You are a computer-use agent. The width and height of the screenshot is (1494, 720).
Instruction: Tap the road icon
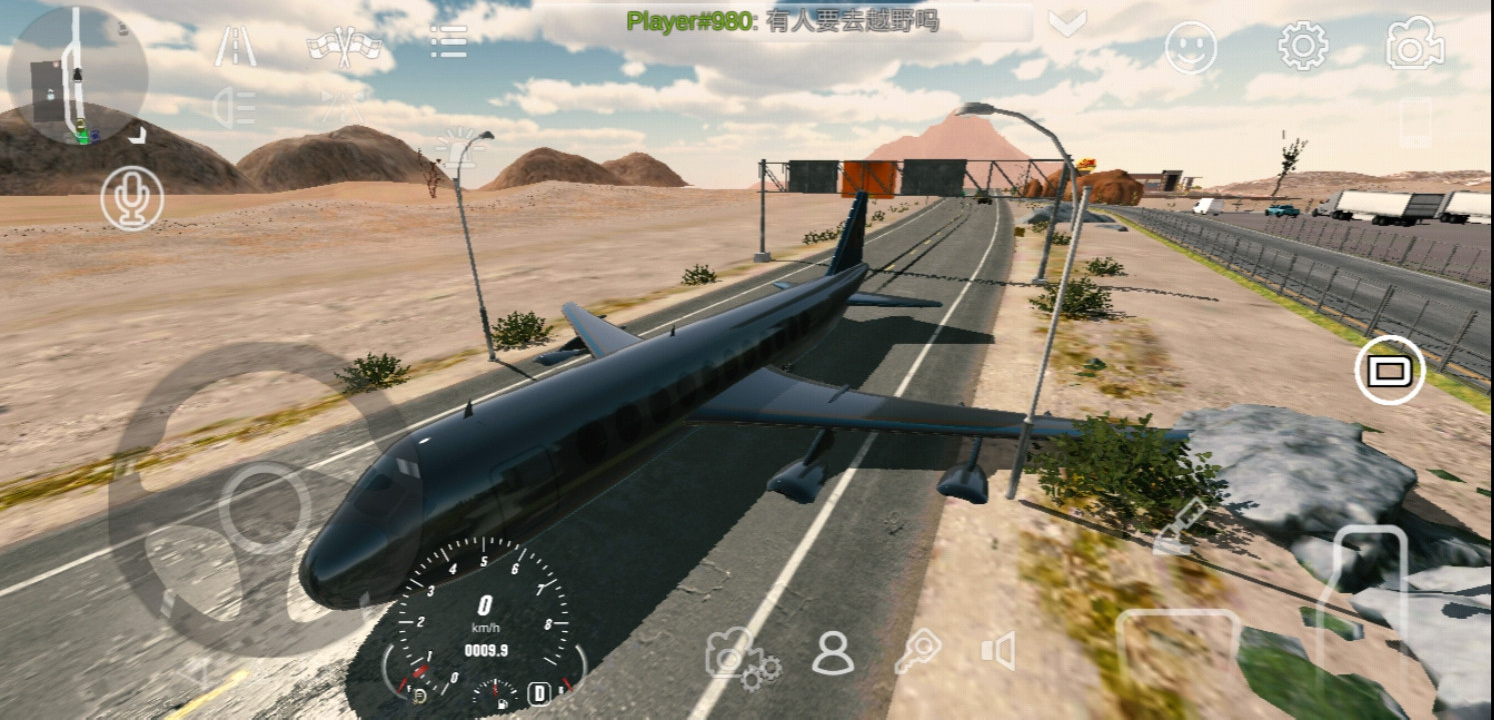tap(235, 46)
